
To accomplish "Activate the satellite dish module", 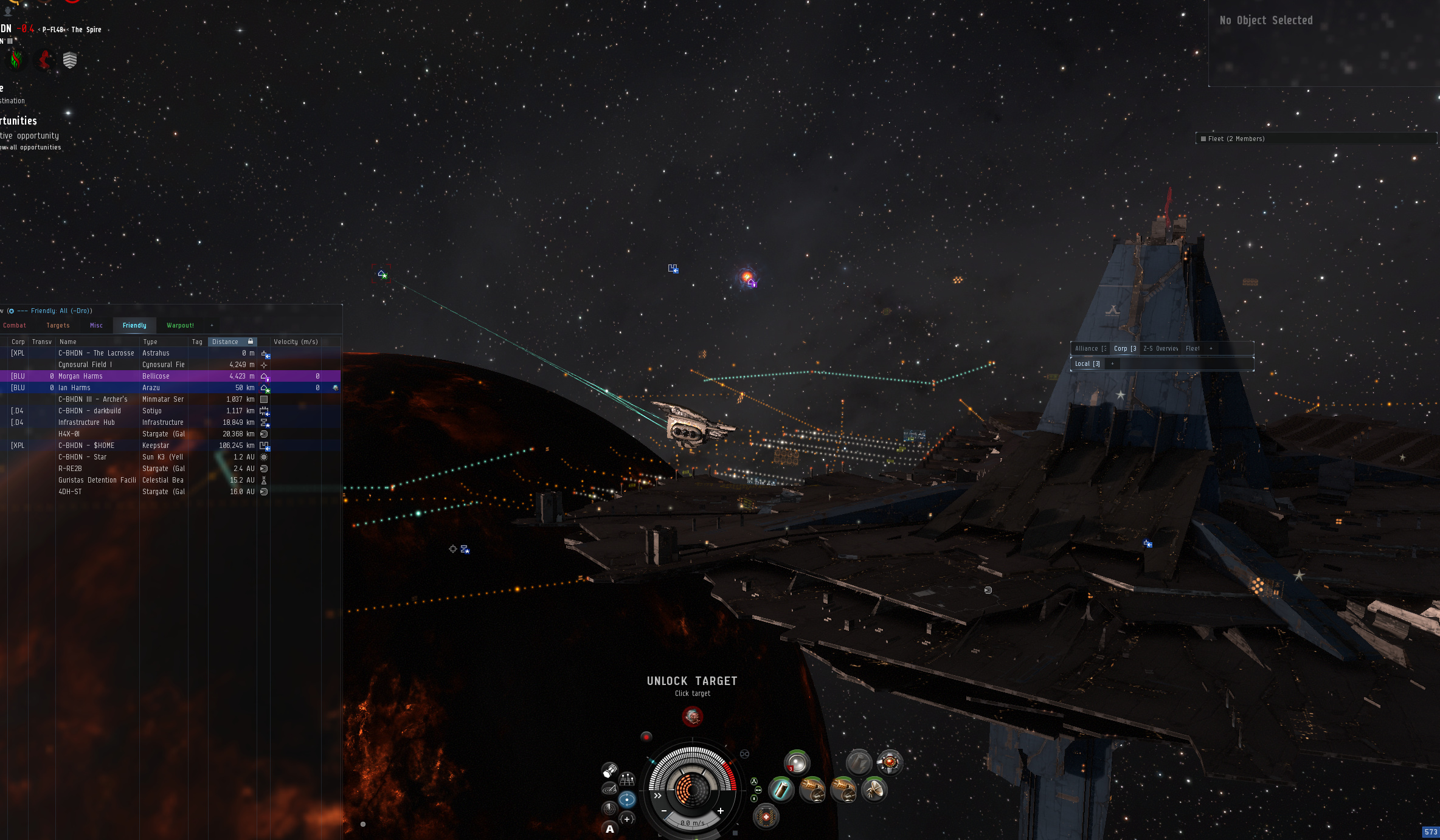I will [874, 790].
